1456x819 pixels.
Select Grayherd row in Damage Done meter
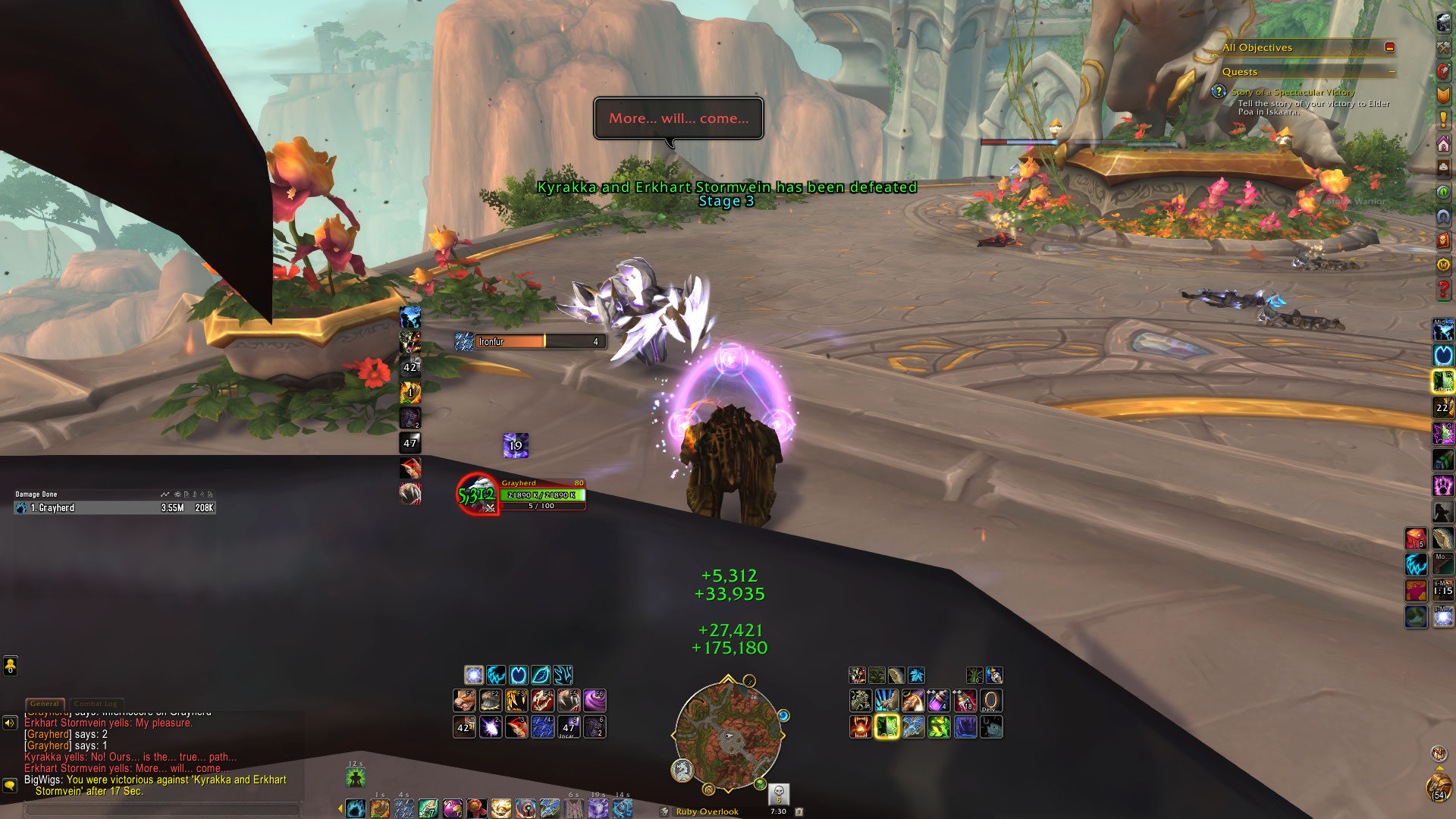[x=114, y=508]
